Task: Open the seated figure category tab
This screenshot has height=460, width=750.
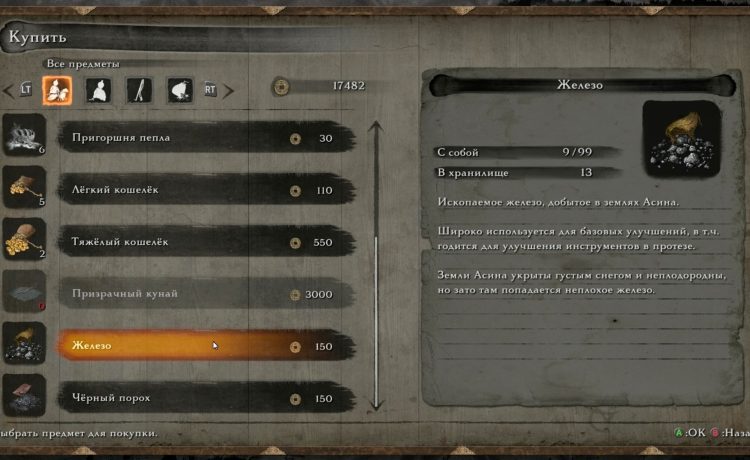Action: point(99,90)
